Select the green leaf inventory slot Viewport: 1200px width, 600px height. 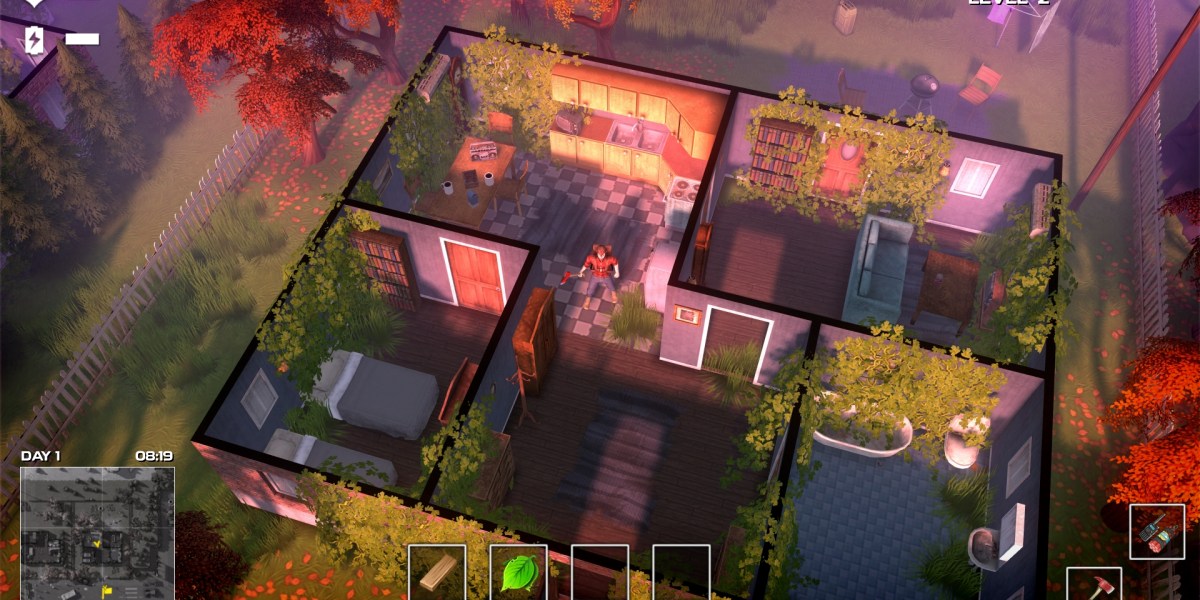coord(518,572)
